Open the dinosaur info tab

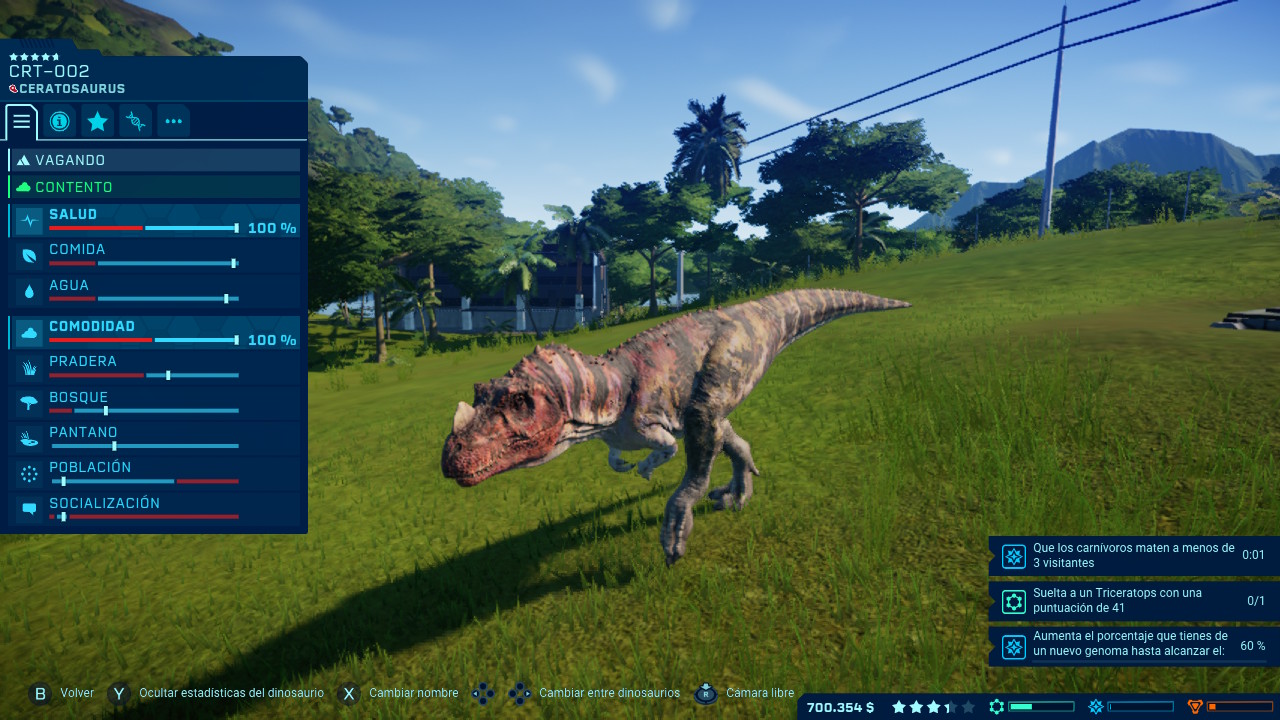[x=59, y=122]
